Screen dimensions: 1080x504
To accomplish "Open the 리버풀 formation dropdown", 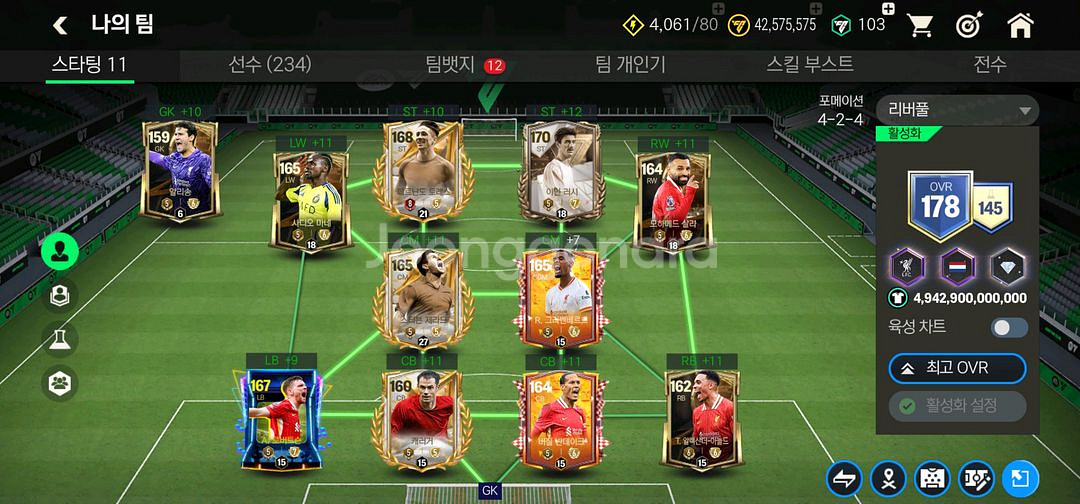I will click(957, 110).
